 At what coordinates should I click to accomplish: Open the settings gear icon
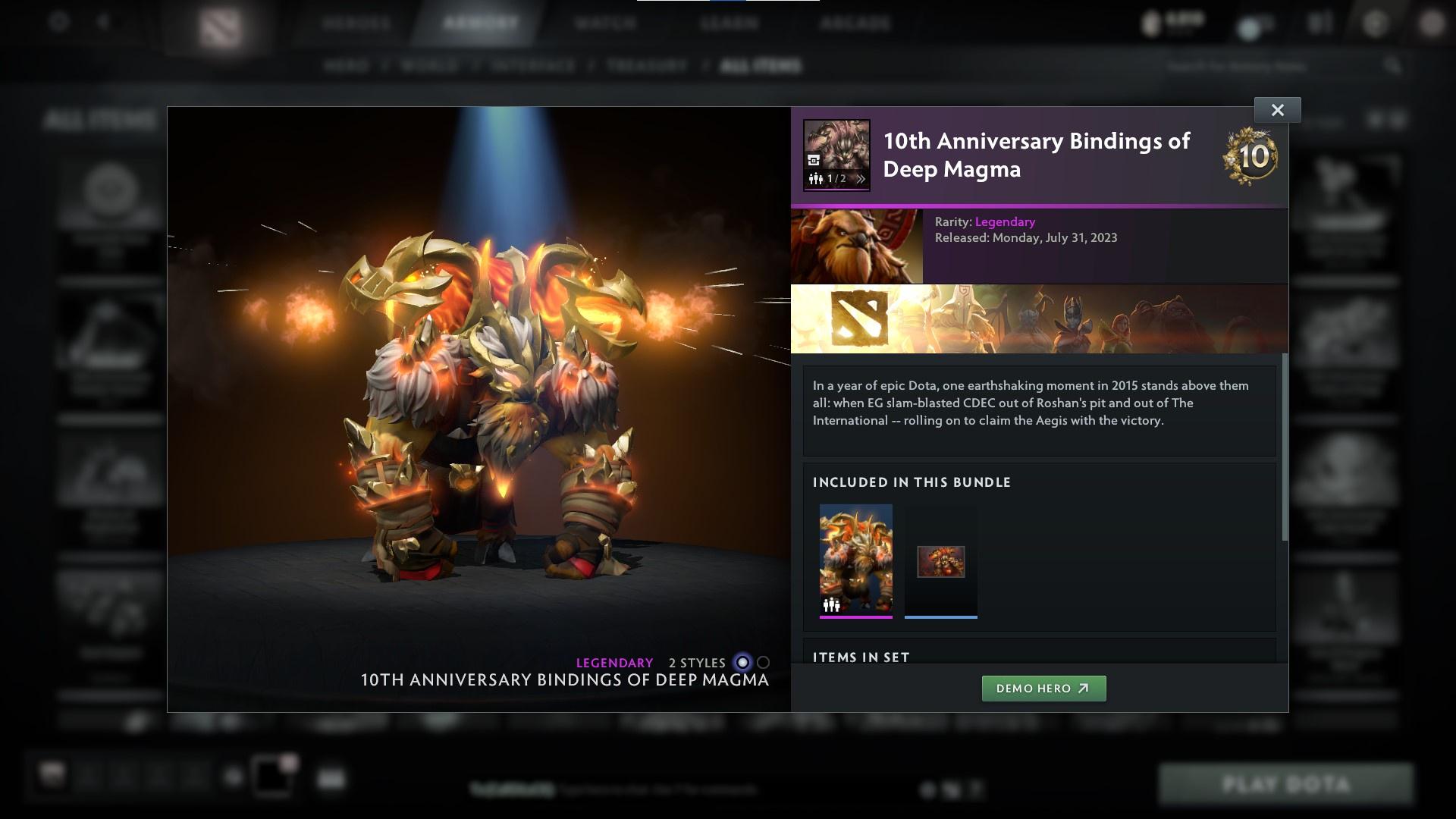pos(57,22)
